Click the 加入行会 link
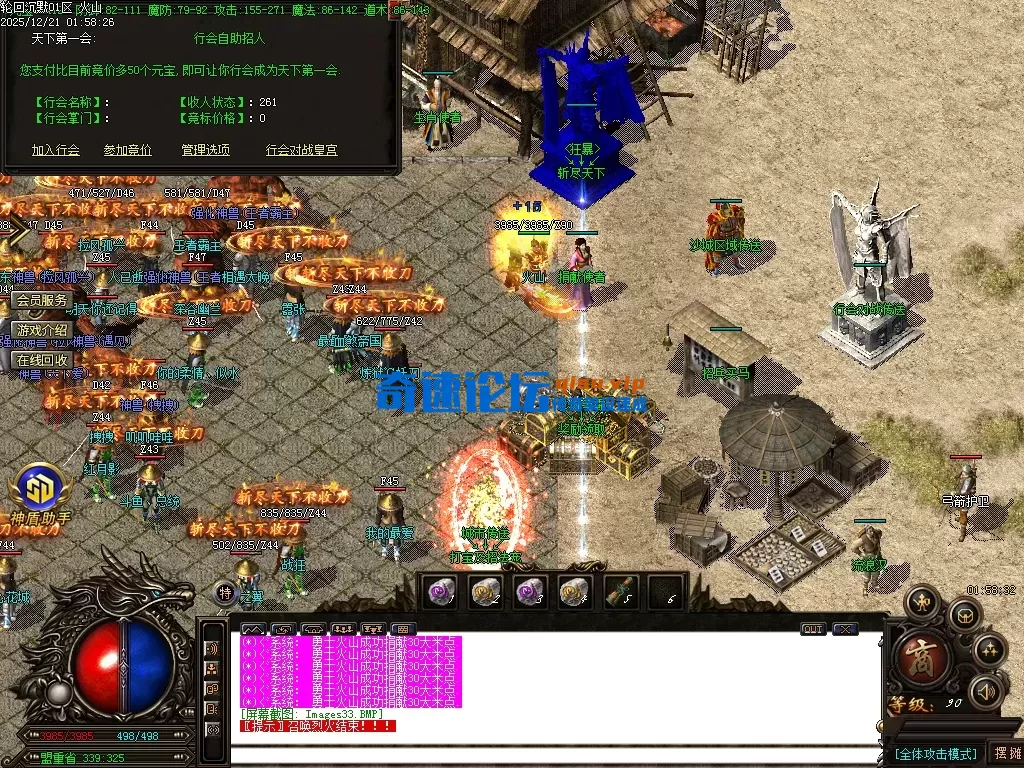The height and width of the screenshot is (768, 1024). pyautogui.click(x=55, y=150)
